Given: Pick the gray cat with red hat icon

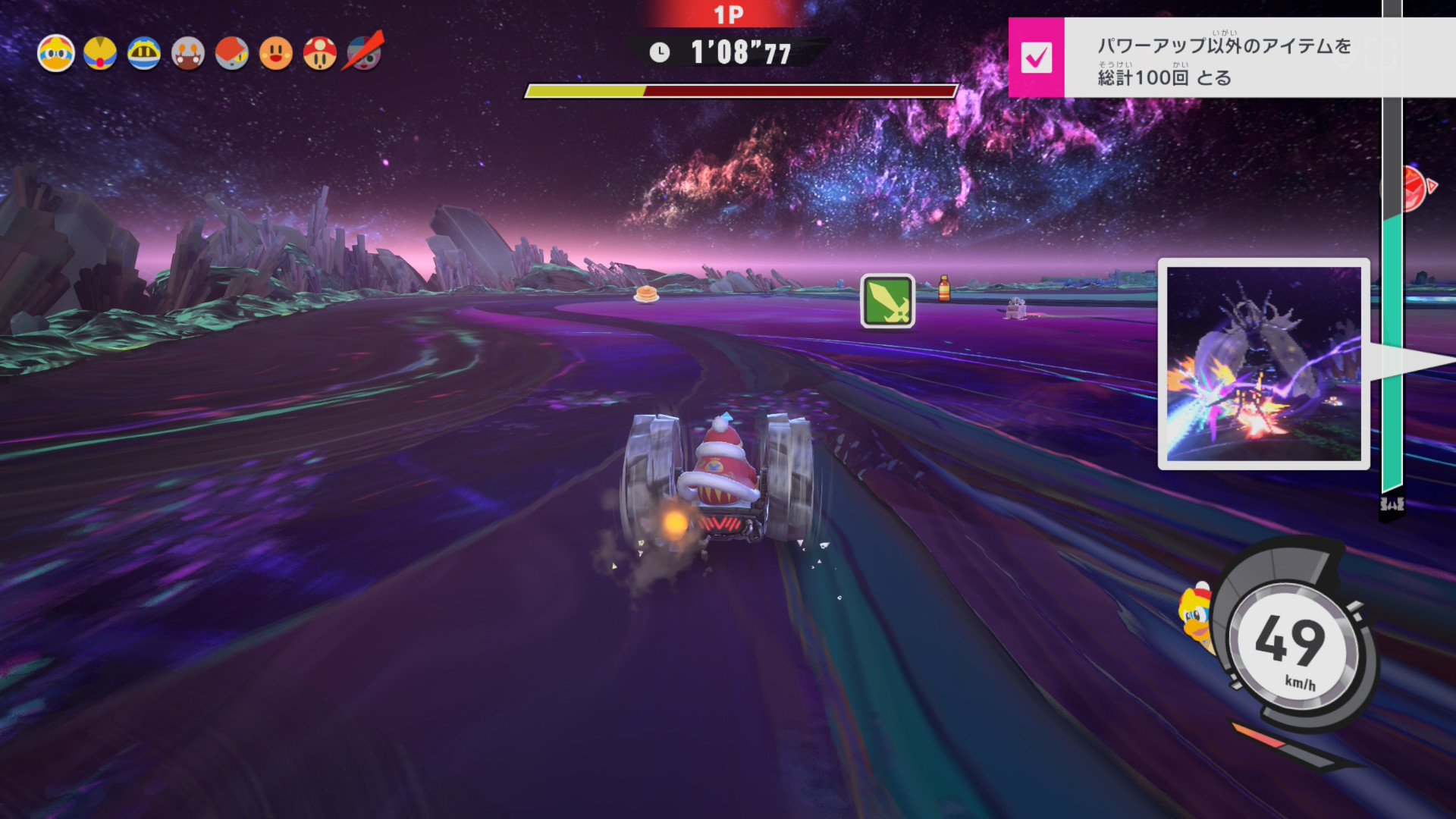Looking at the screenshot, I should pyautogui.click(x=232, y=54).
